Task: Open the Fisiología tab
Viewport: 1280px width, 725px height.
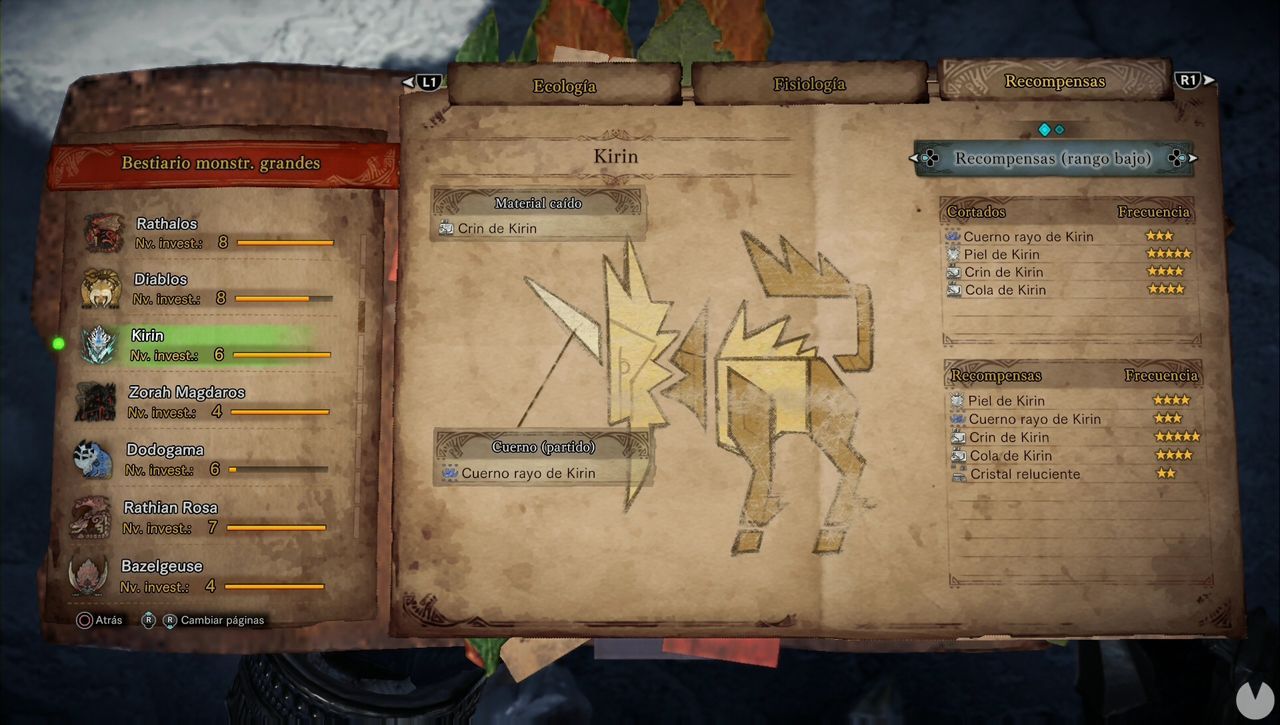Action: pyautogui.click(x=808, y=85)
